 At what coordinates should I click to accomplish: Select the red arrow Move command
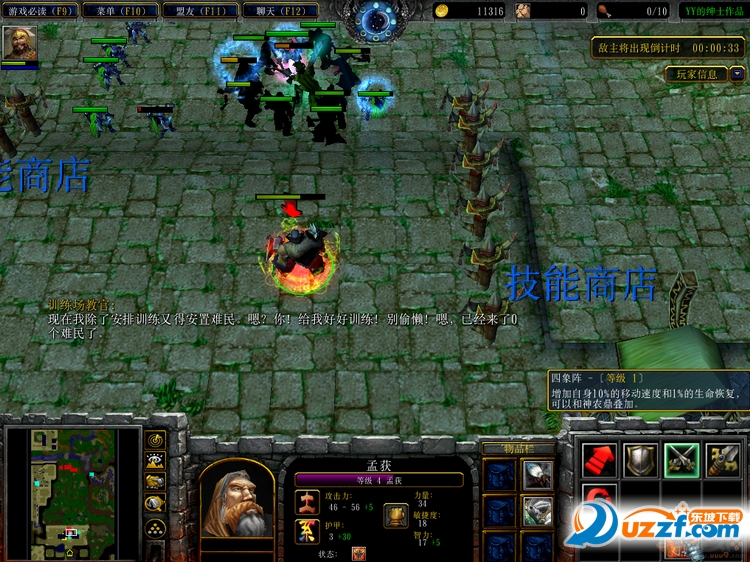point(600,460)
